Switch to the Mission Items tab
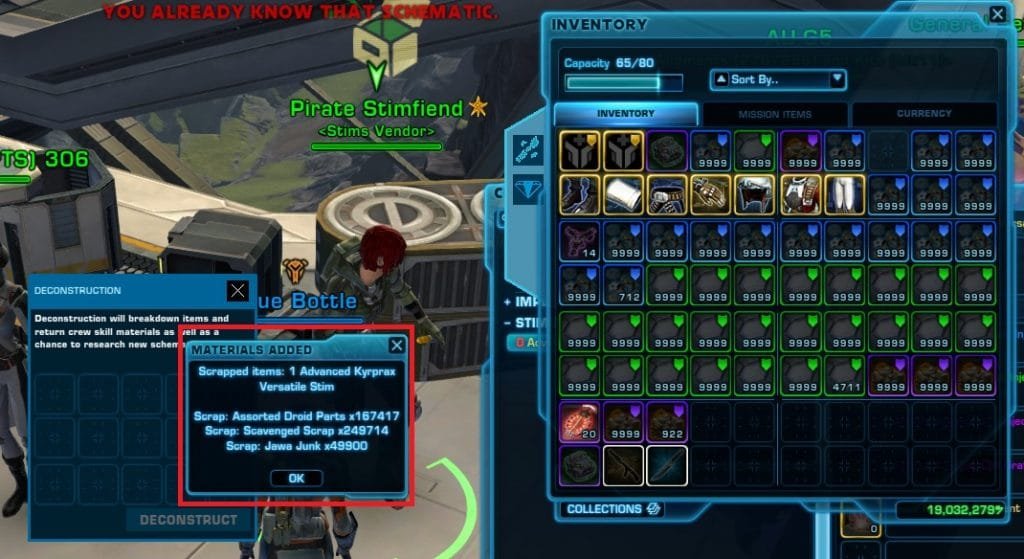1024x559 pixels. coord(775,114)
